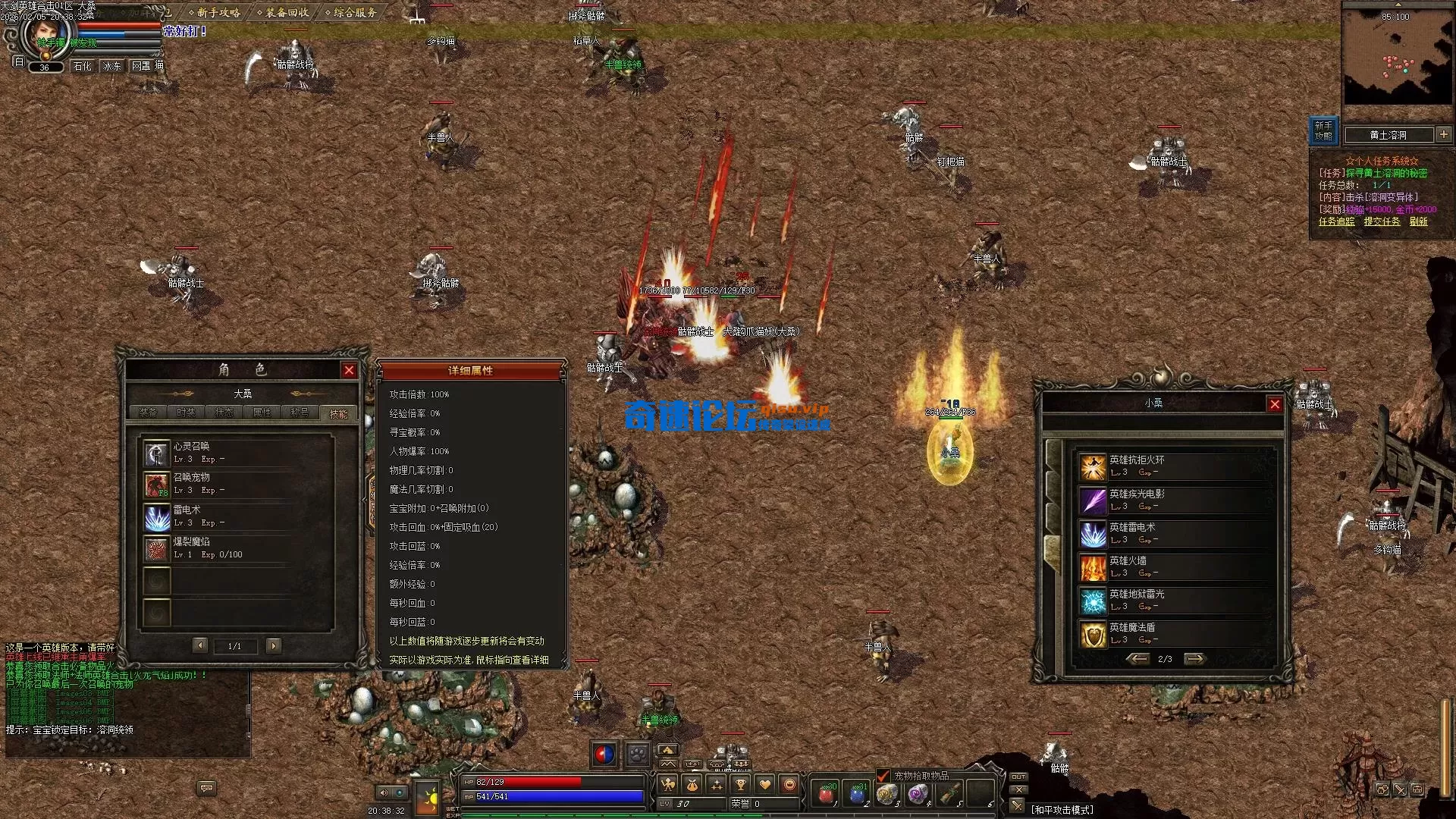The image size is (1456, 819).
Task: Switch to the 装备 equipment tab
Action: [148, 413]
